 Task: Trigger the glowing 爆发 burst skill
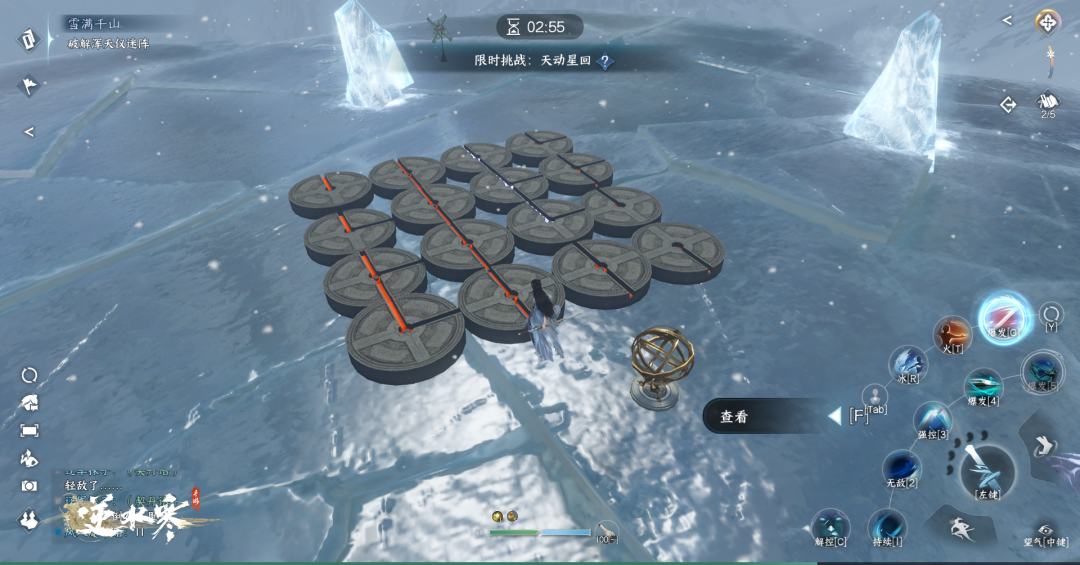click(1003, 316)
